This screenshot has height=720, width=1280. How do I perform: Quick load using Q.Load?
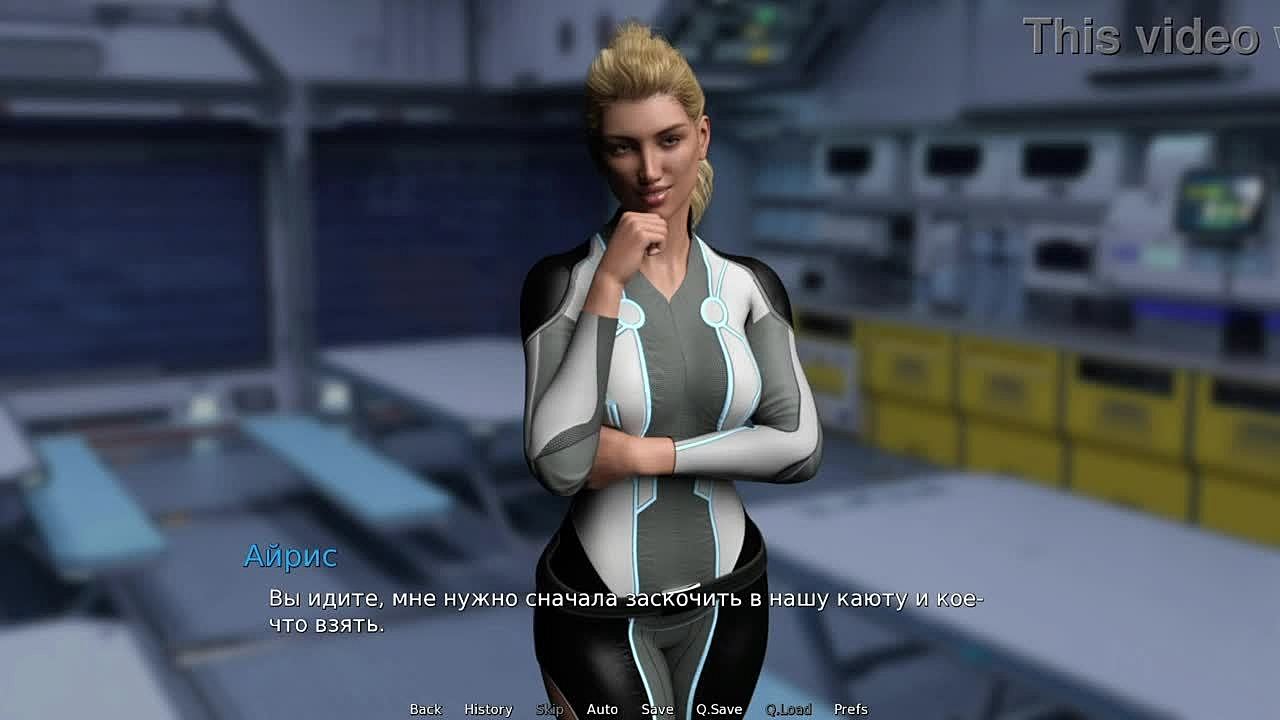click(788, 709)
